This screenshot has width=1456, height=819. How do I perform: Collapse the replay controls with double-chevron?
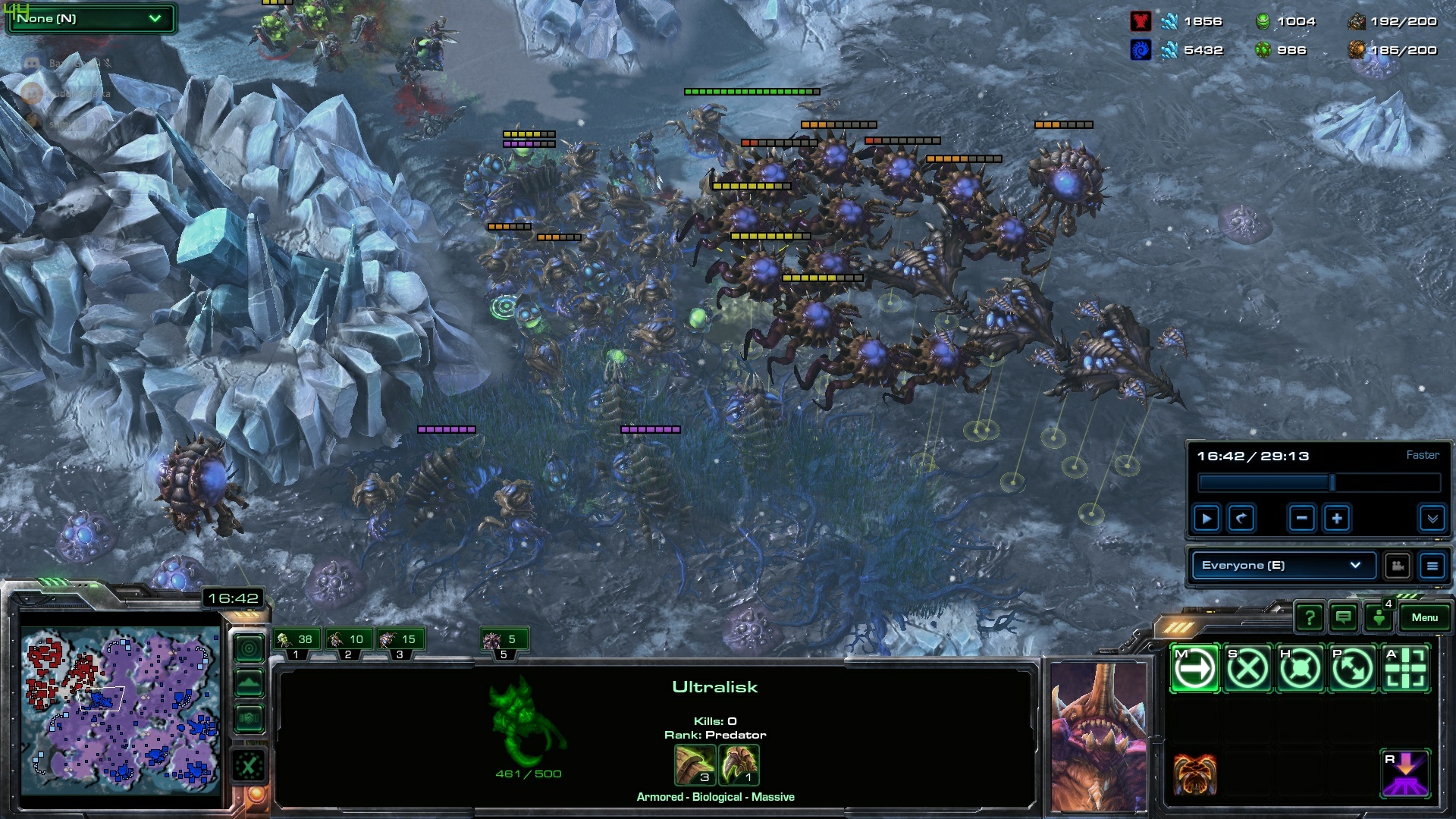pyautogui.click(x=1432, y=518)
